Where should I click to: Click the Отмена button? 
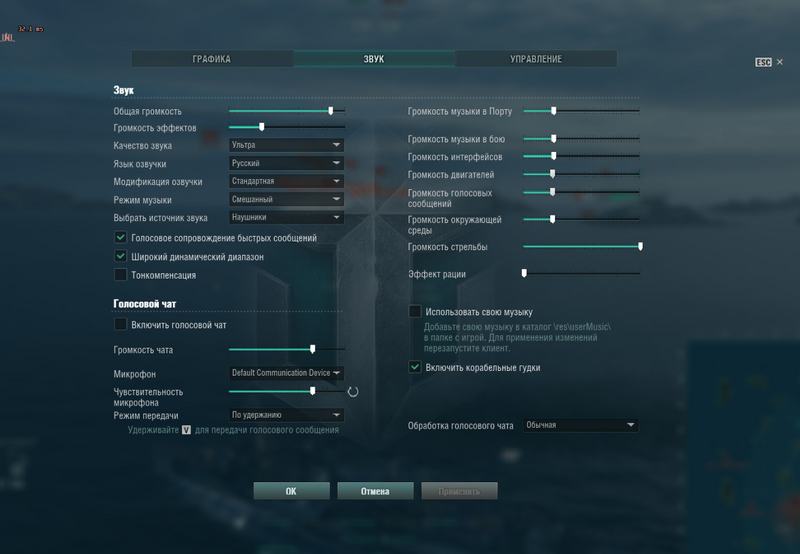click(x=375, y=491)
